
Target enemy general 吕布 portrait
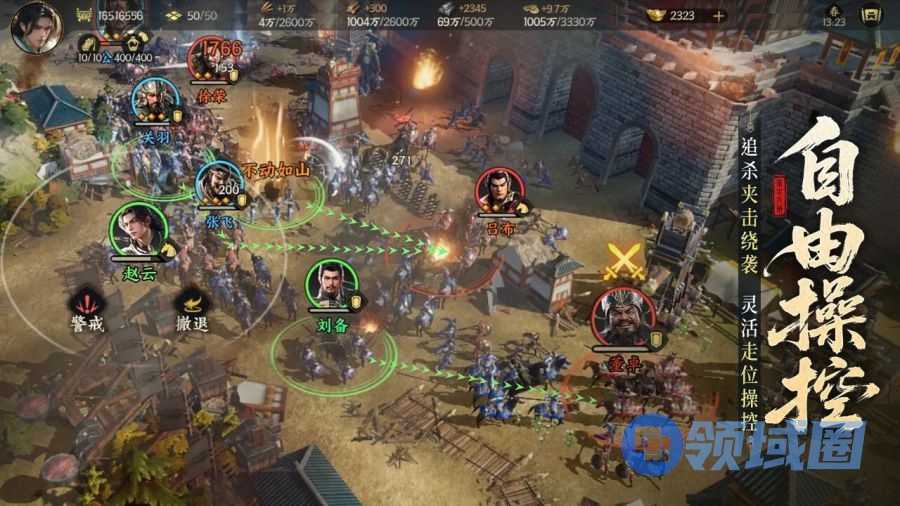499,191
